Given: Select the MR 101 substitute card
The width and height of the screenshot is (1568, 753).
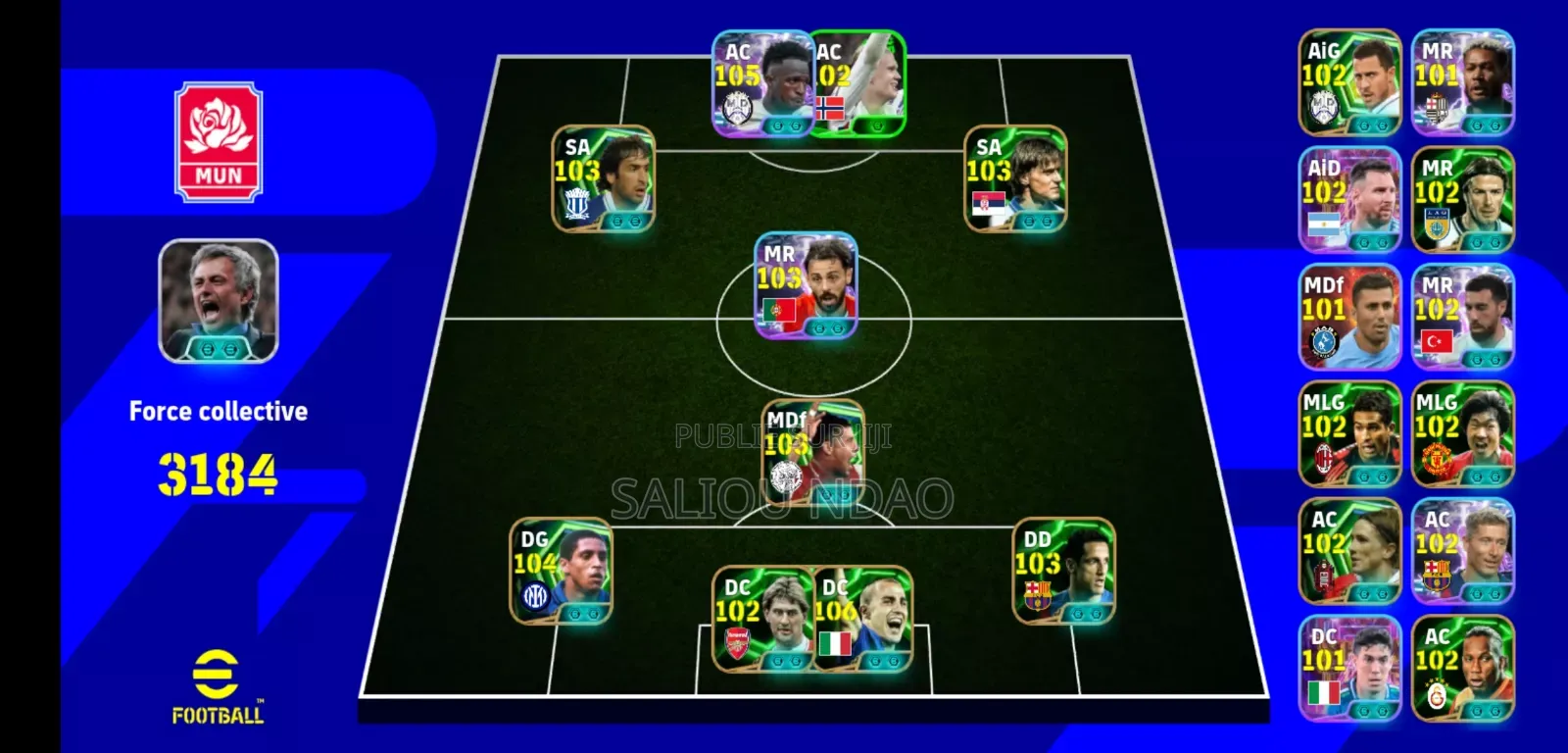Looking at the screenshot, I should pyautogui.click(x=1462, y=82).
